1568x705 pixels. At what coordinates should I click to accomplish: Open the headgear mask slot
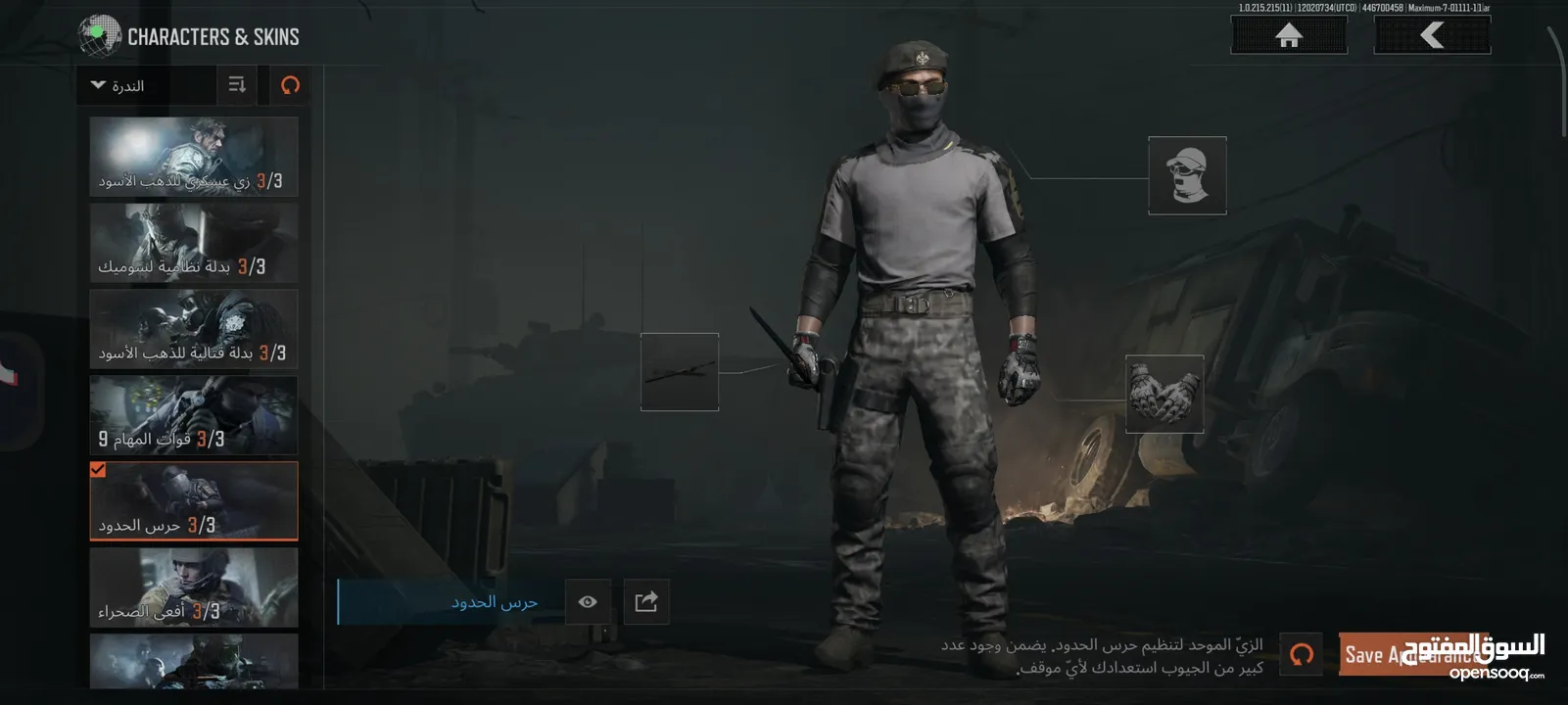1187,175
